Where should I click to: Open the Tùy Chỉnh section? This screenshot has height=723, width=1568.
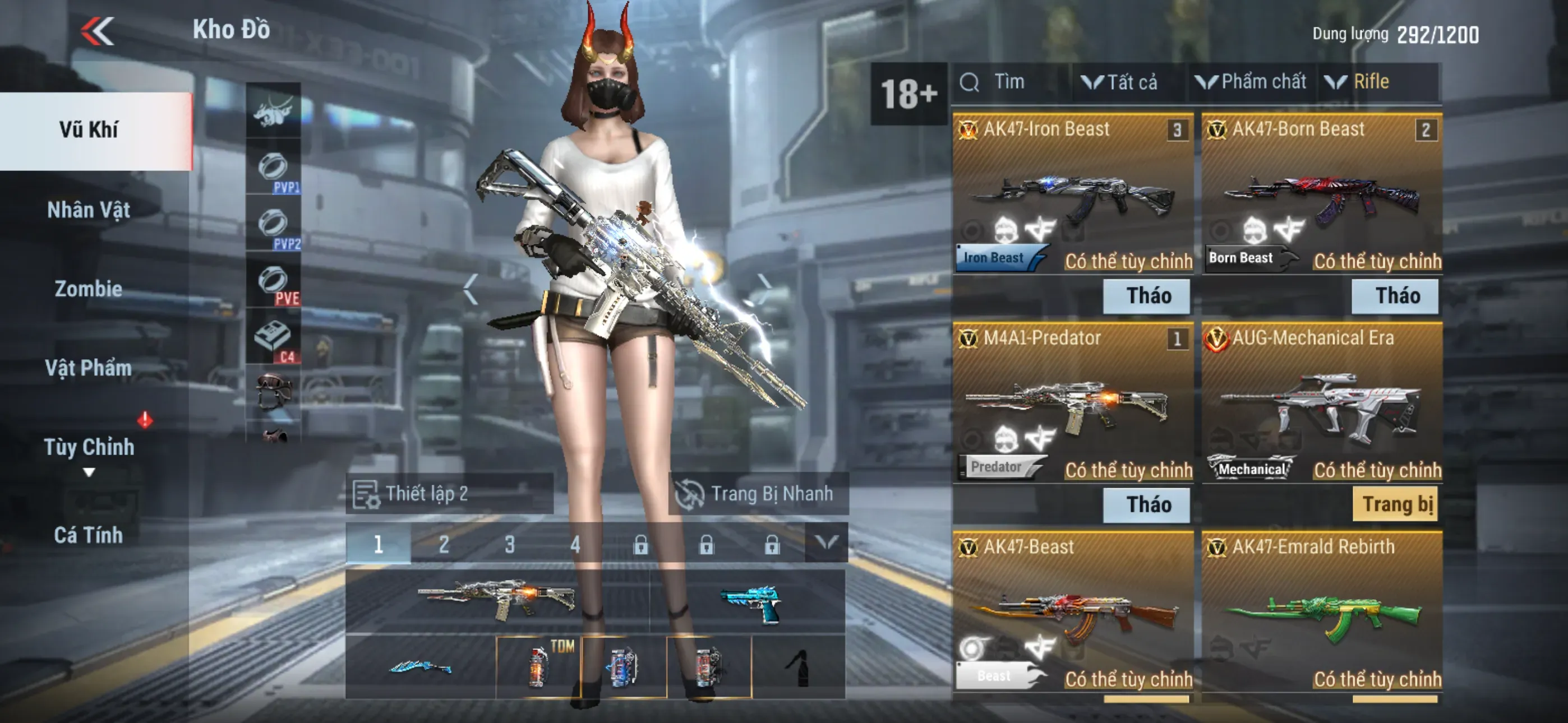tap(89, 447)
